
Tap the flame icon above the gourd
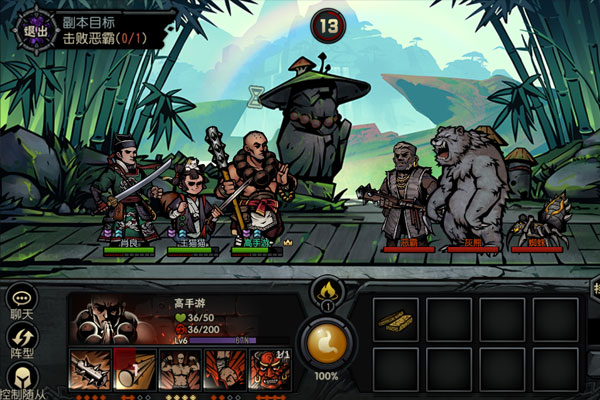click(326, 292)
